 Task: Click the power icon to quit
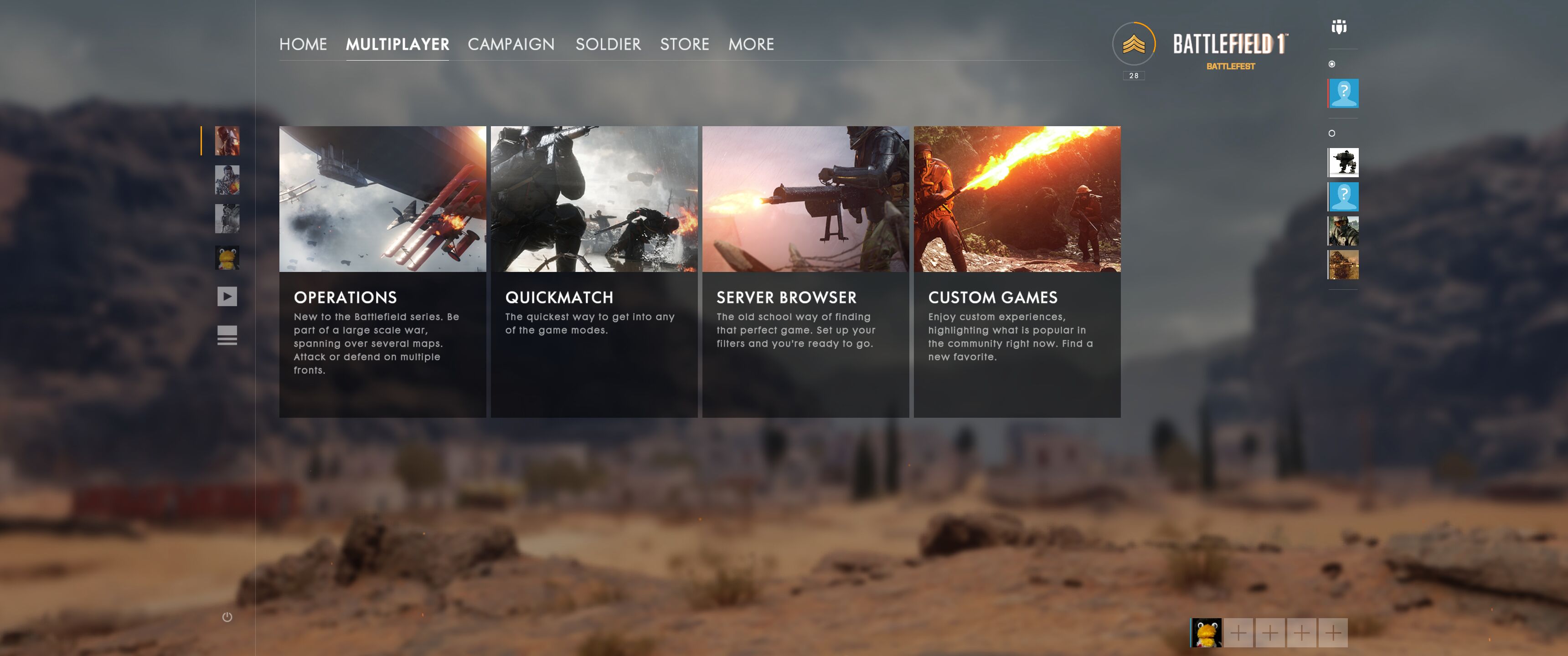click(x=227, y=617)
